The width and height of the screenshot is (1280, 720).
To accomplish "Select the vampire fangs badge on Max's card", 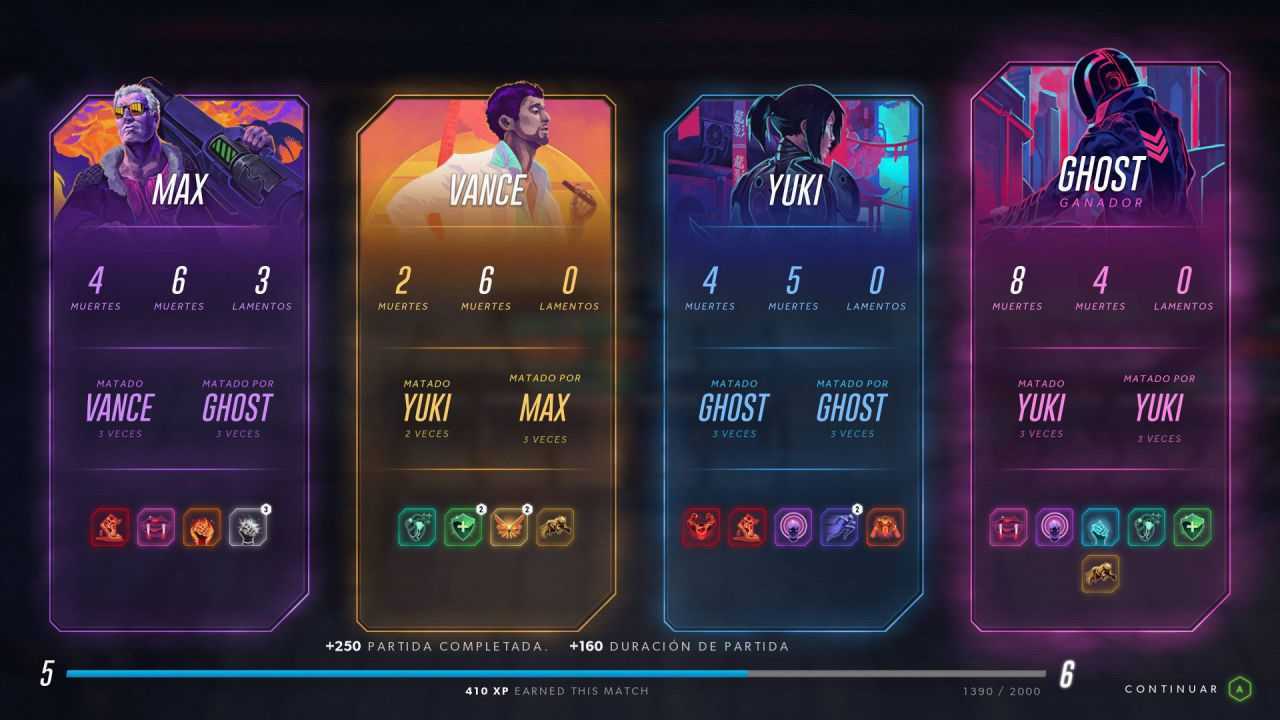I will coord(155,527).
